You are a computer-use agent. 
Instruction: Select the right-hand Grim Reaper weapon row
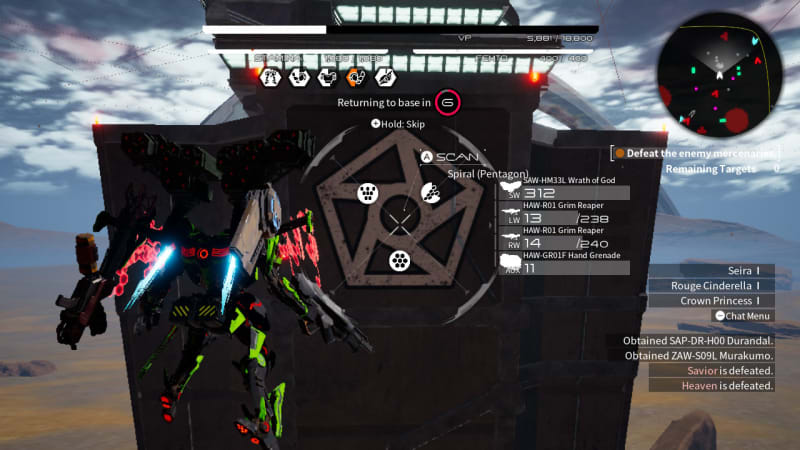click(x=565, y=237)
